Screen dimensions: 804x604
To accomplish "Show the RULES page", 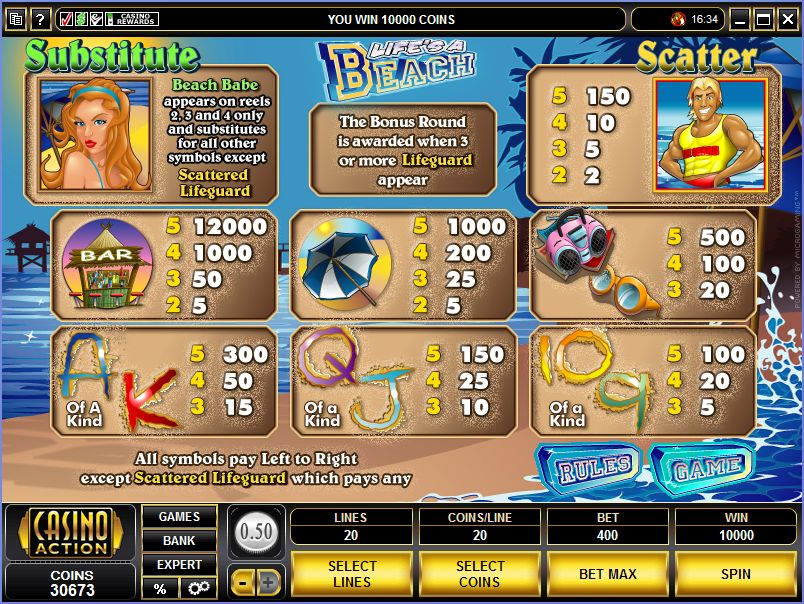I will [588, 466].
